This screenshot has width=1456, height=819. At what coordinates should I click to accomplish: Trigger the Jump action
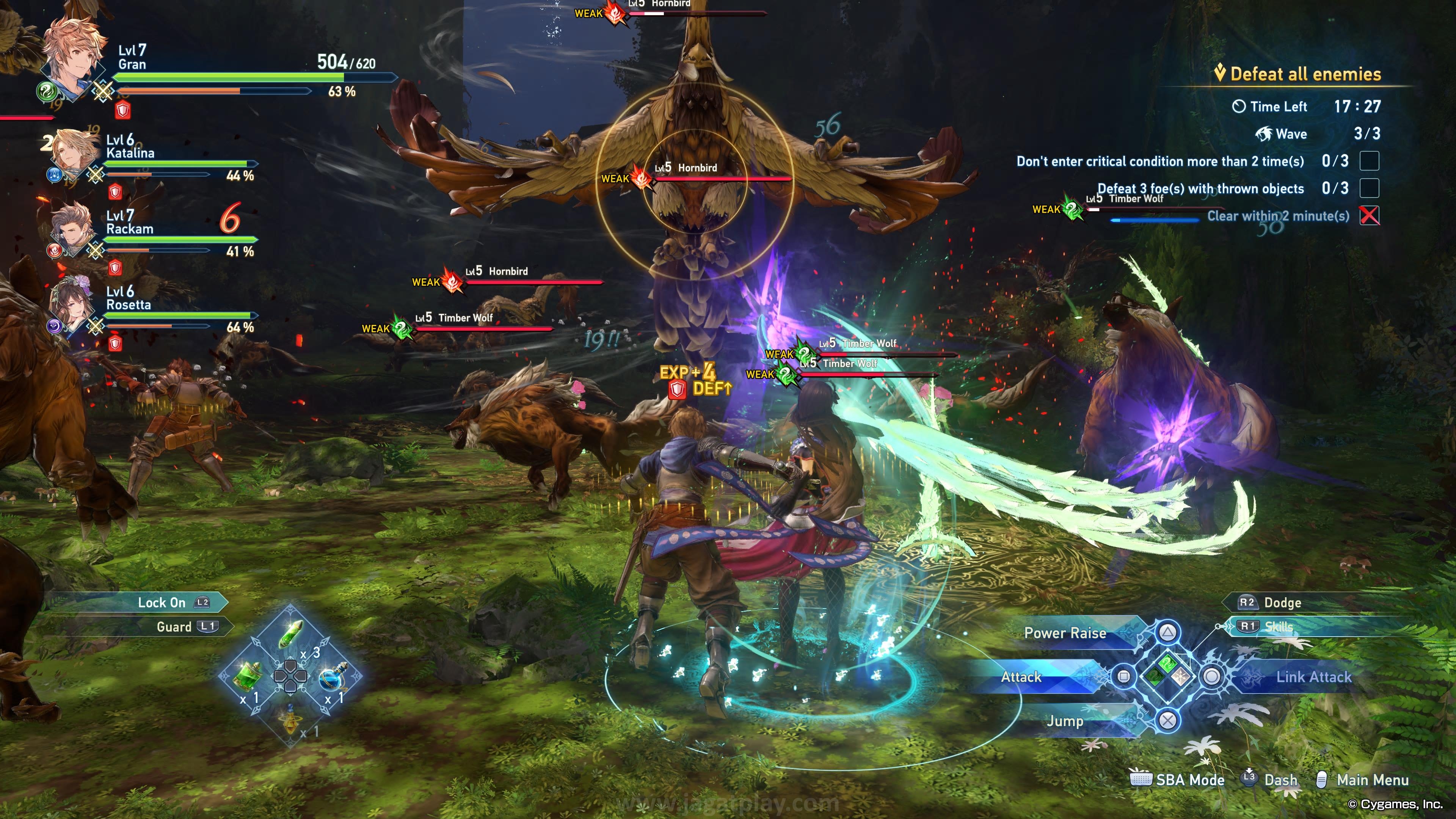tap(1065, 721)
